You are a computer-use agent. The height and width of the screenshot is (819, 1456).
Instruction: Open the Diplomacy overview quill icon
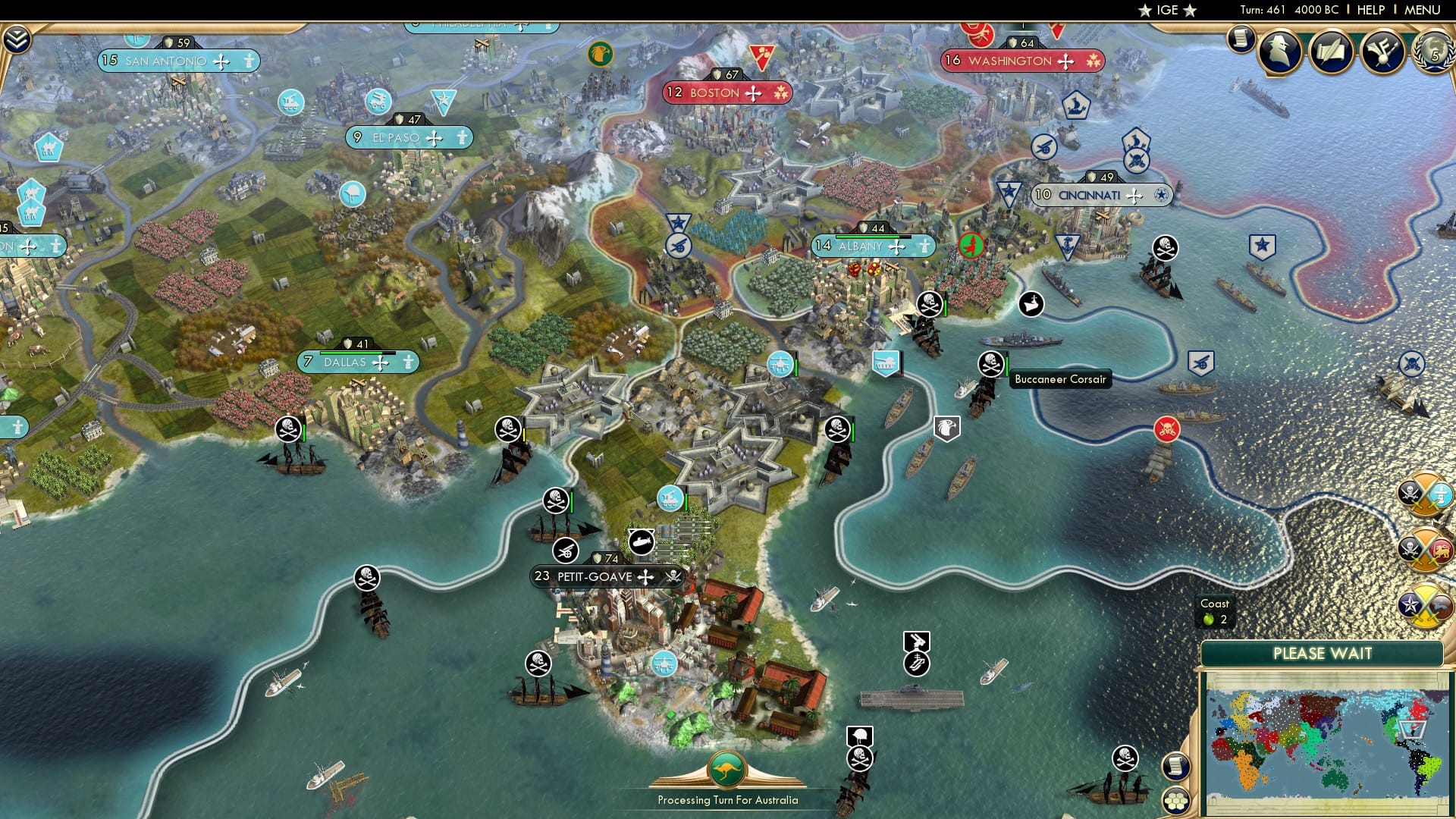(x=1332, y=52)
